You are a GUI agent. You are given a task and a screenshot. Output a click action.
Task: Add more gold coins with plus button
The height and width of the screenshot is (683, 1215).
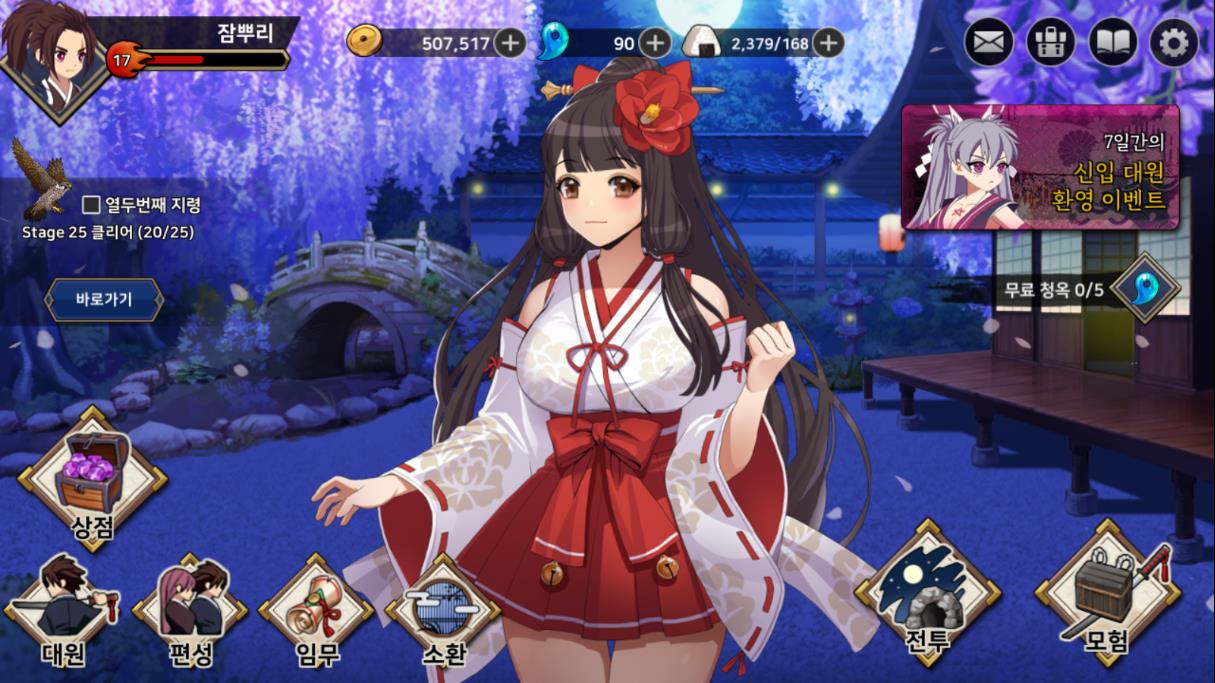[510, 43]
